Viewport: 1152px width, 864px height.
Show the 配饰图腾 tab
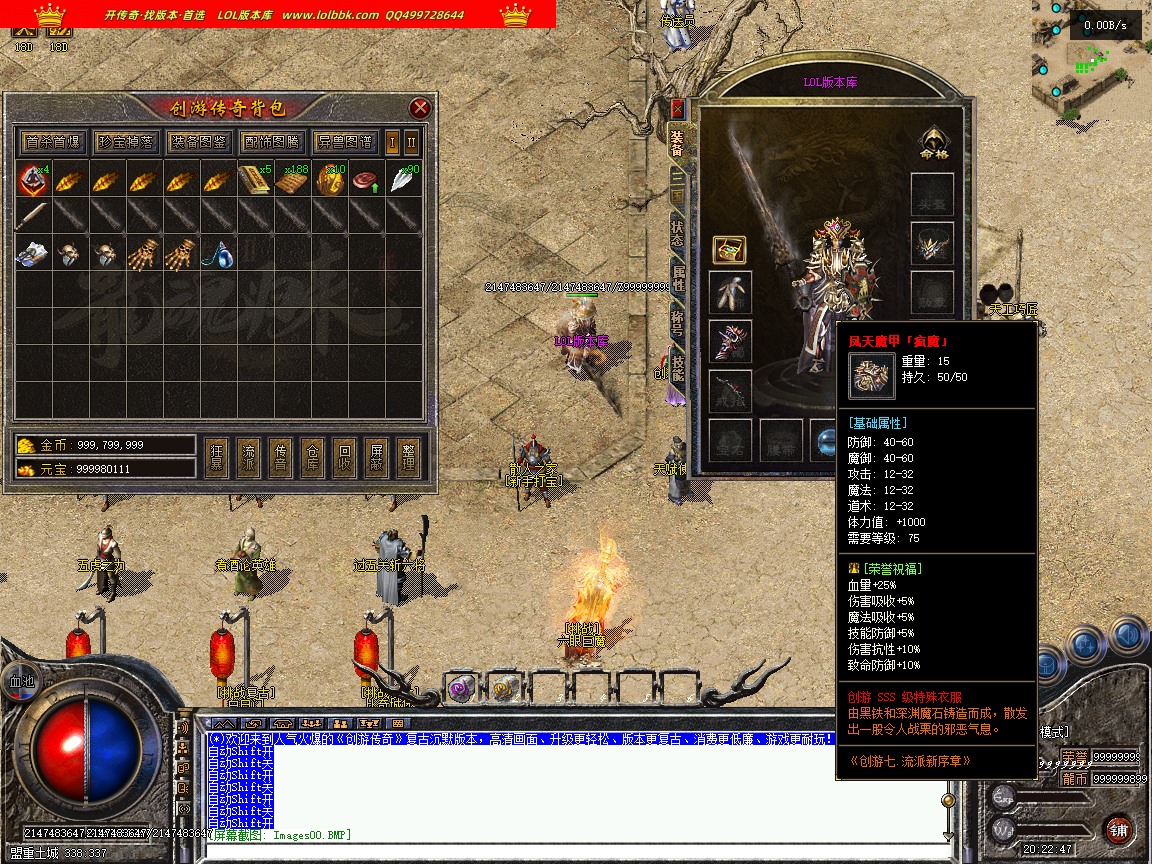(271, 142)
